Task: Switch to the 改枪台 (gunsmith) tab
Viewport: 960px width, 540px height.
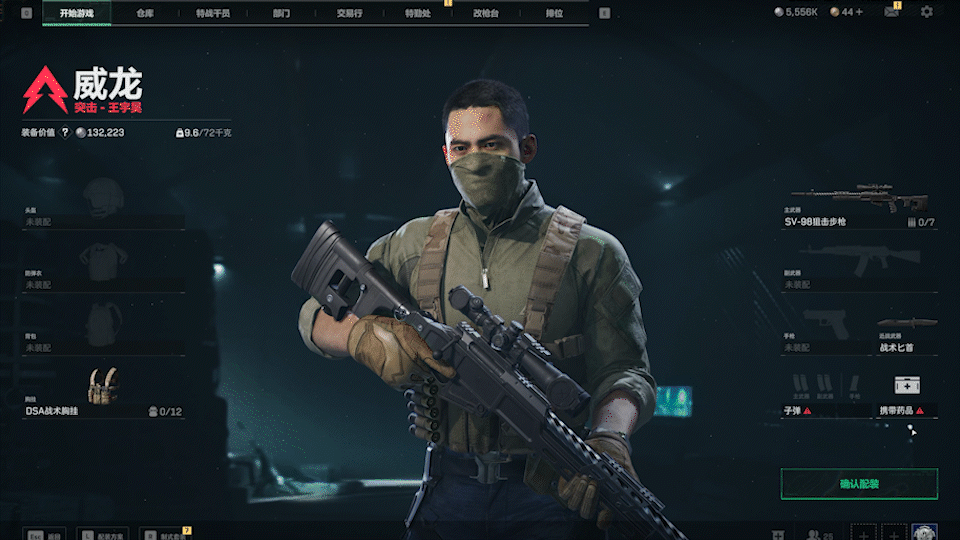Action: [x=485, y=14]
